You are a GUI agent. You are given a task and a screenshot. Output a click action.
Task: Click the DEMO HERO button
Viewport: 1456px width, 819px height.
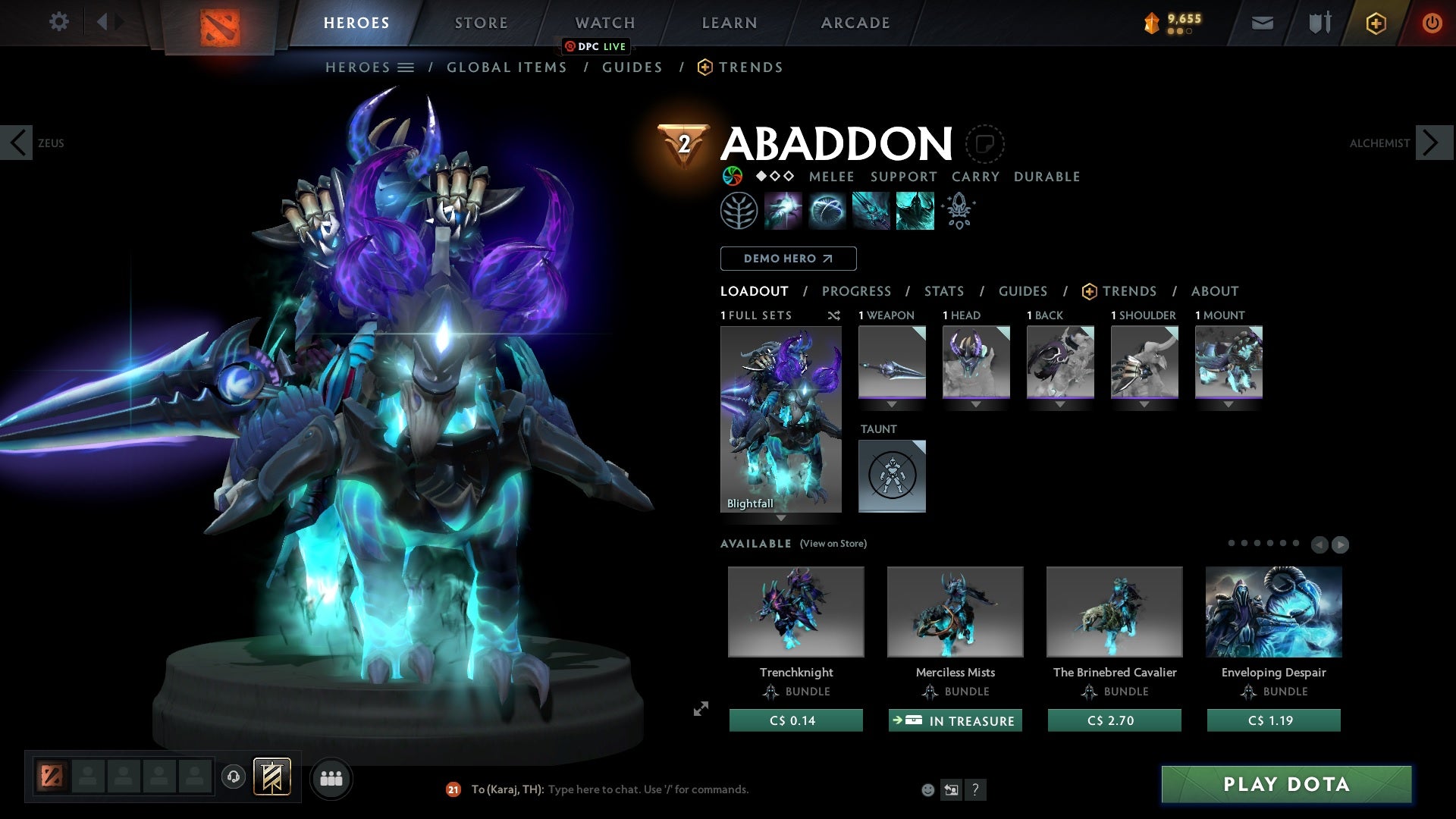click(788, 259)
